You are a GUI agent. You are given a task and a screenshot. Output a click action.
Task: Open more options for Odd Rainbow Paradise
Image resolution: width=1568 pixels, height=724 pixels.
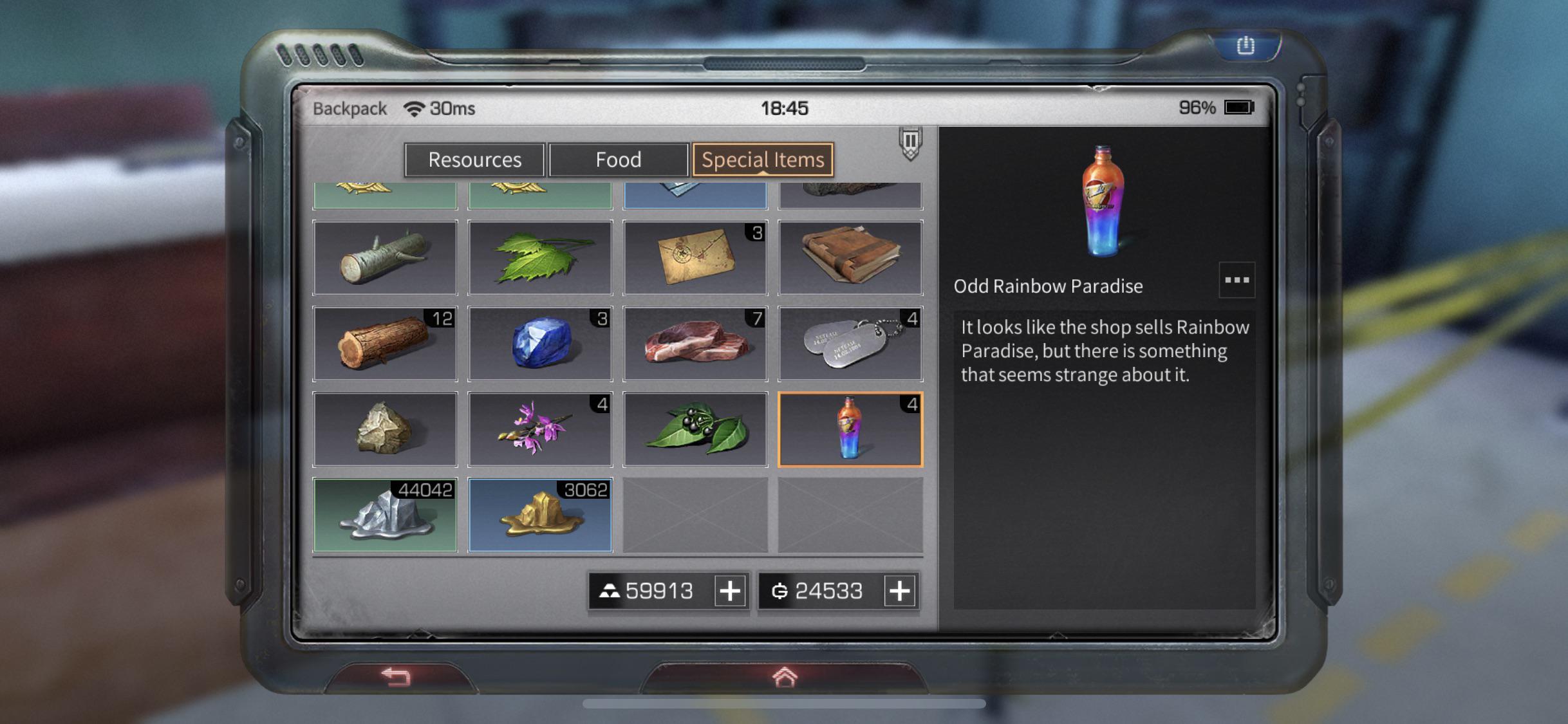(x=1237, y=279)
